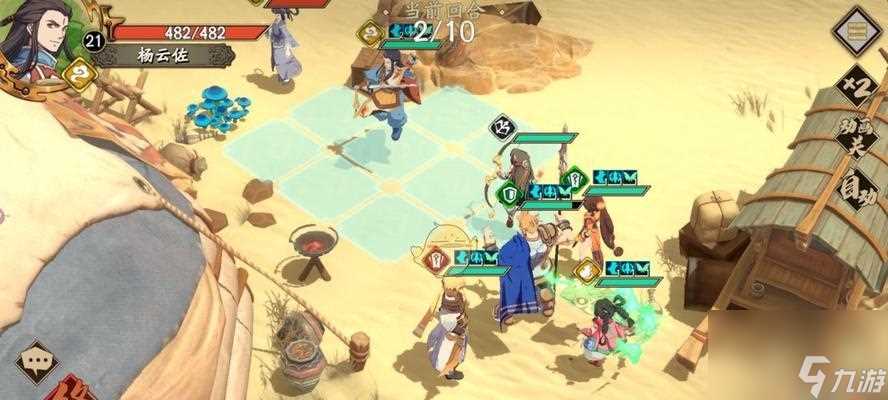888x400 pixels.
Task: Turn off battle animations (动画关)
Action: (853, 140)
